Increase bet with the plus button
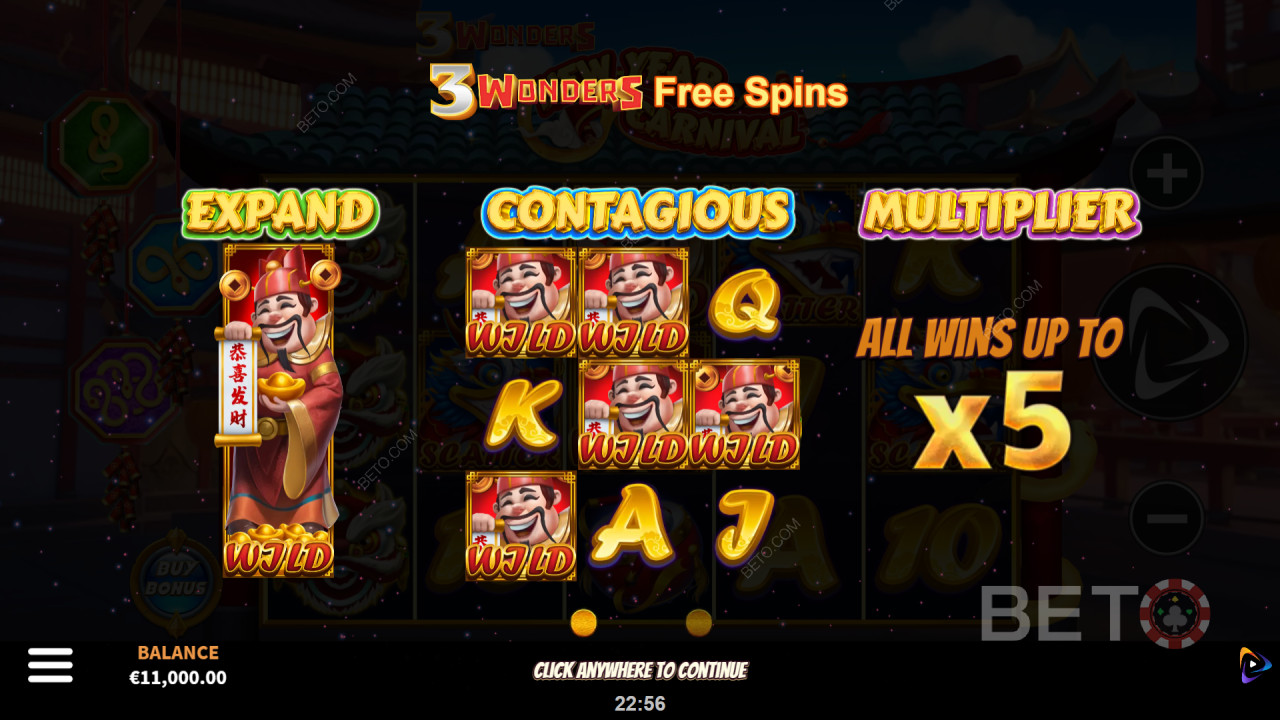 [1167, 175]
